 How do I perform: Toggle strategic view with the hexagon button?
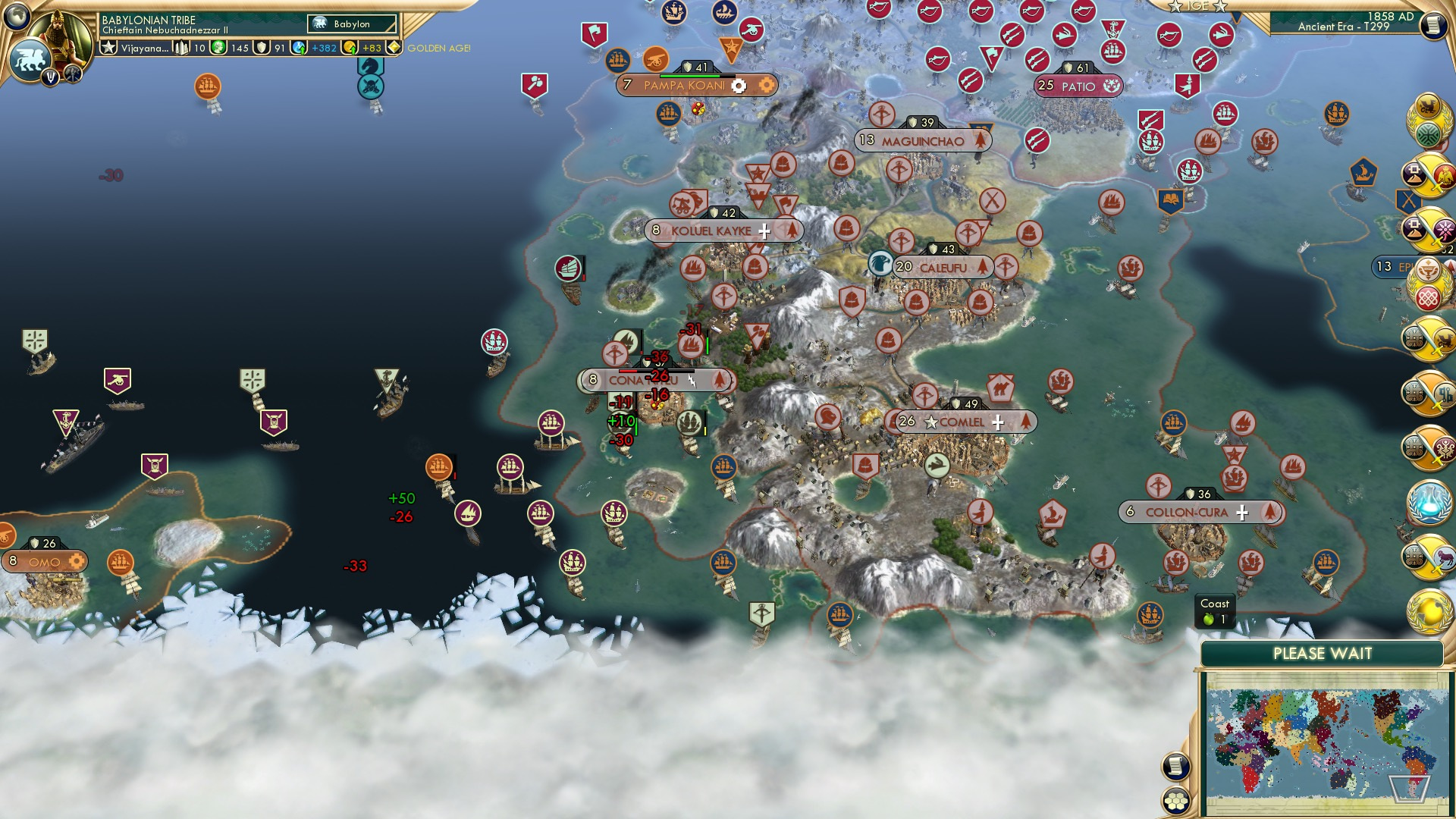pyautogui.click(x=1176, y=799)
